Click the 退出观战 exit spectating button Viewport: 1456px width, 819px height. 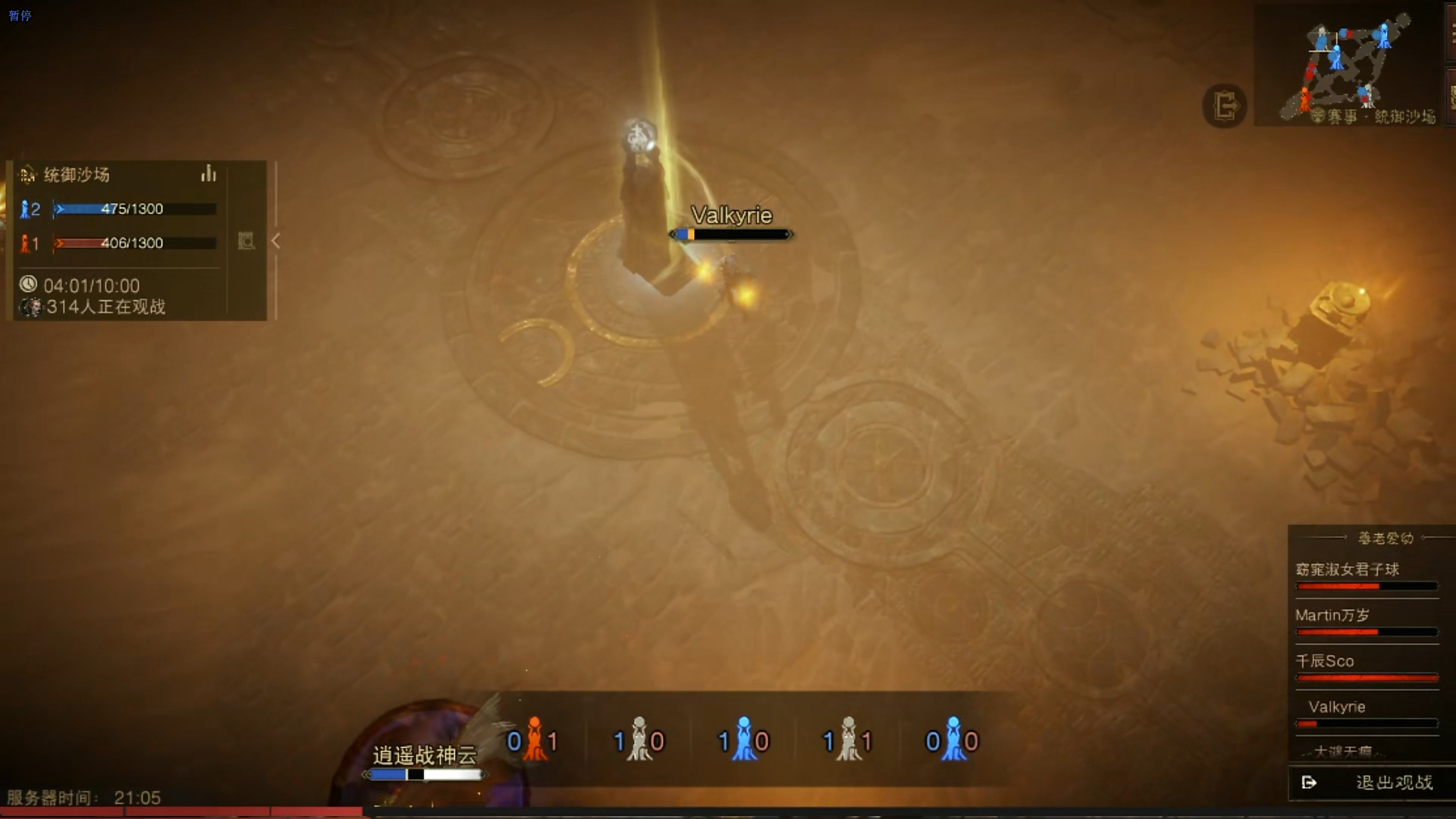(1371, 783)
